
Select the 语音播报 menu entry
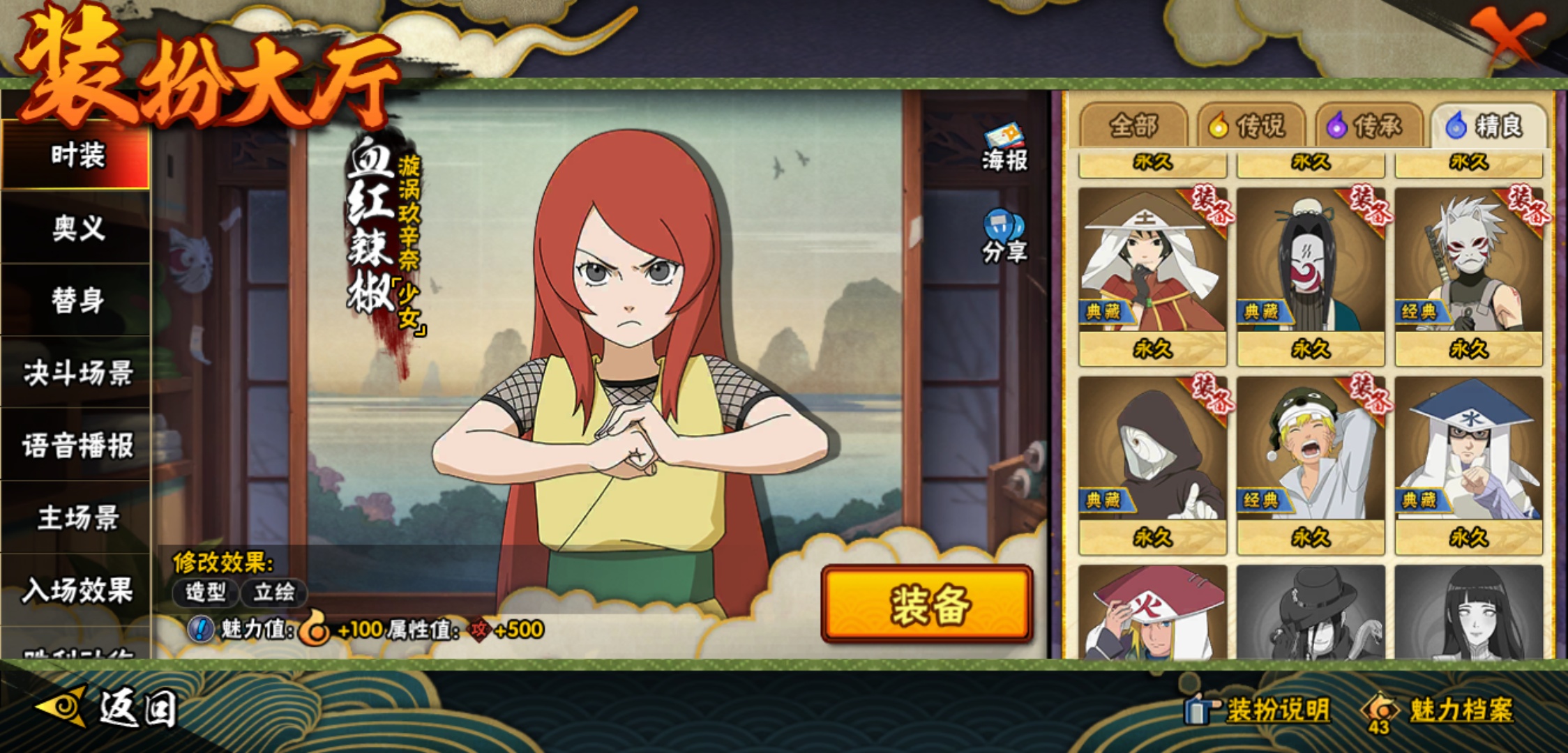coord(77,446)
